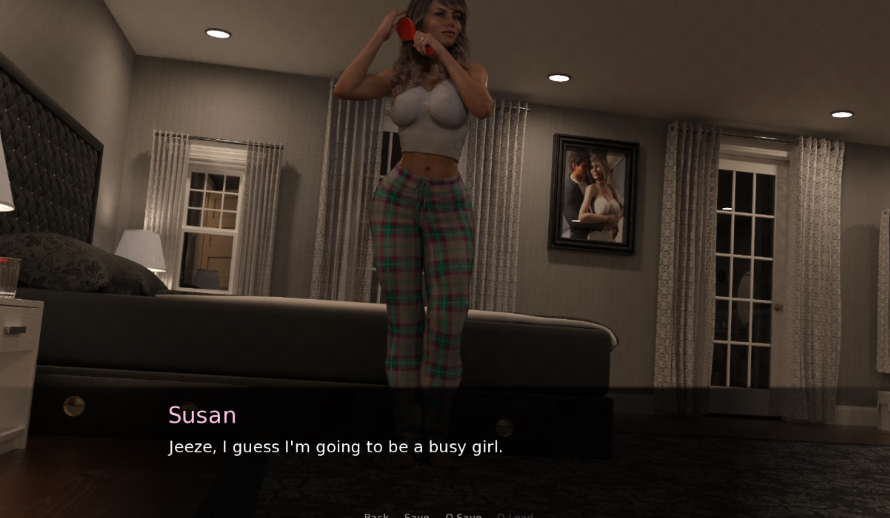
Task: Open the Save menu
Action: point(416,515)
